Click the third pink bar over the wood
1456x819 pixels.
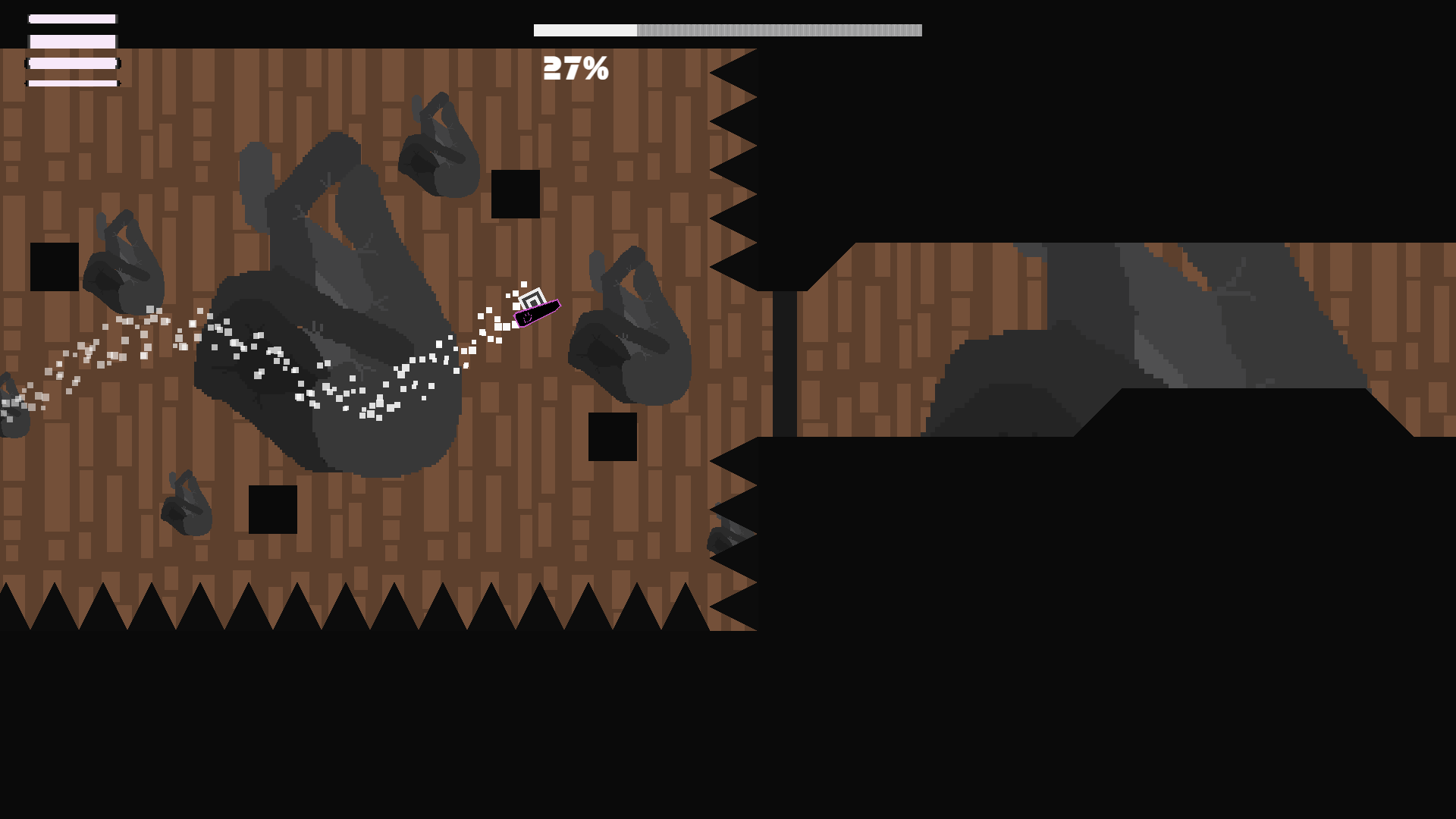[72, 63]
